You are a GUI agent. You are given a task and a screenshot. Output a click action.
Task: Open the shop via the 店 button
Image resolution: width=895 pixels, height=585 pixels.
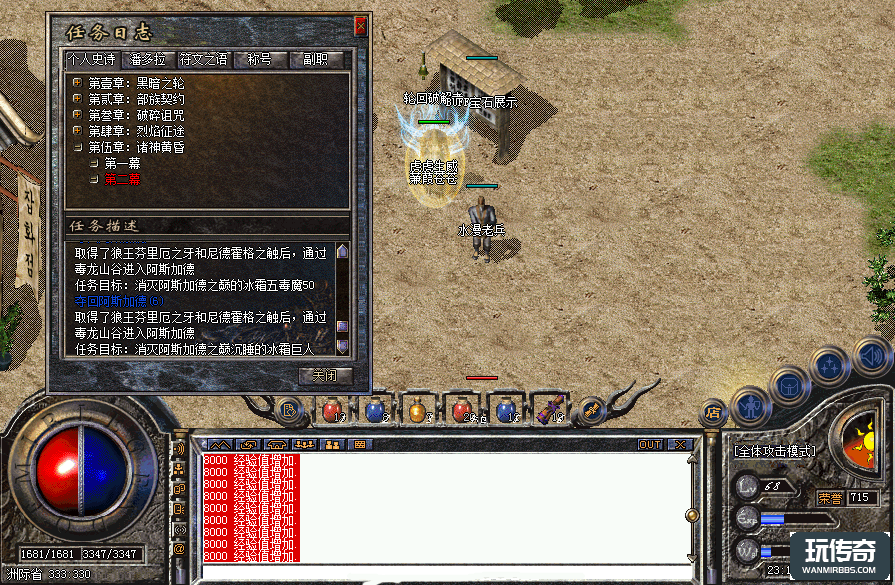pyautogui.click(x=713, y=410)
